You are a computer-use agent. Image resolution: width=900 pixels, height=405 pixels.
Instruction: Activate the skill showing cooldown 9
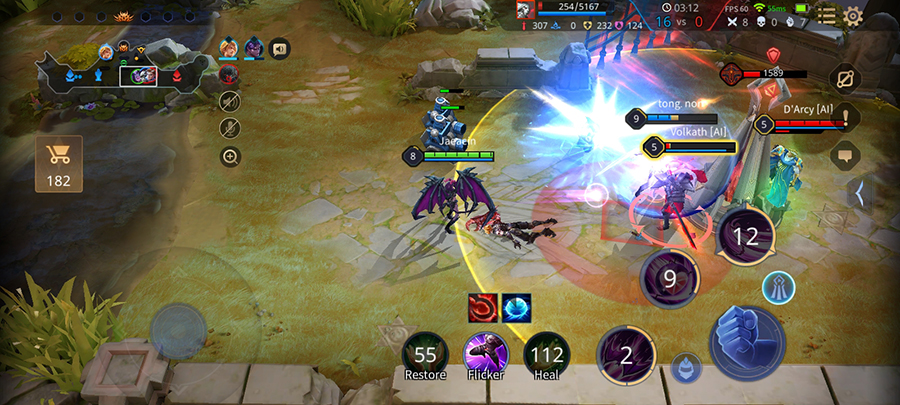coord(670,279)
